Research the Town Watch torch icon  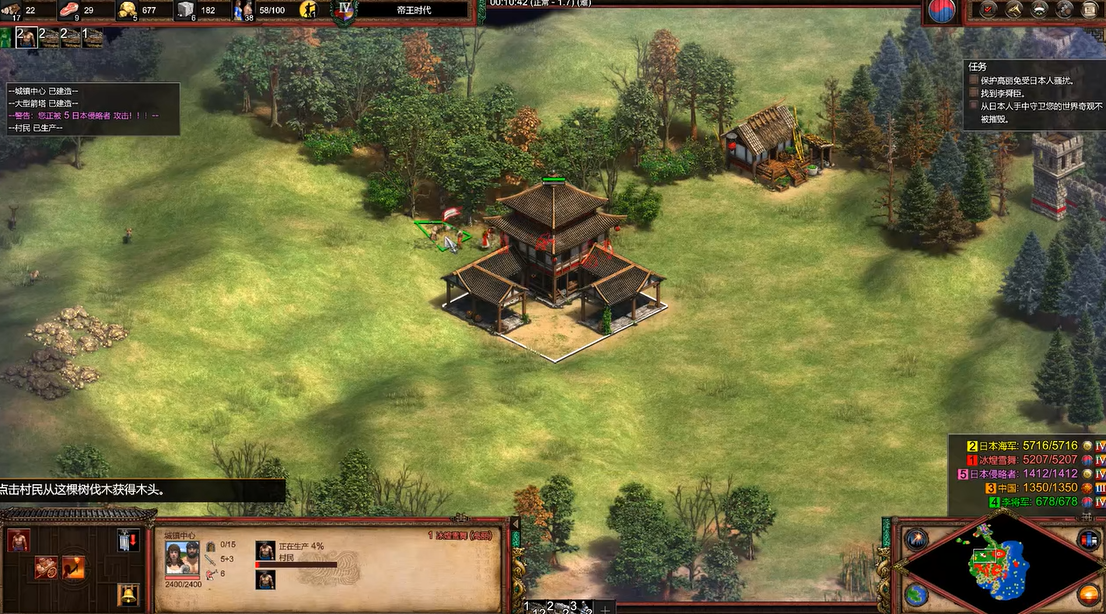coord(73,568)
